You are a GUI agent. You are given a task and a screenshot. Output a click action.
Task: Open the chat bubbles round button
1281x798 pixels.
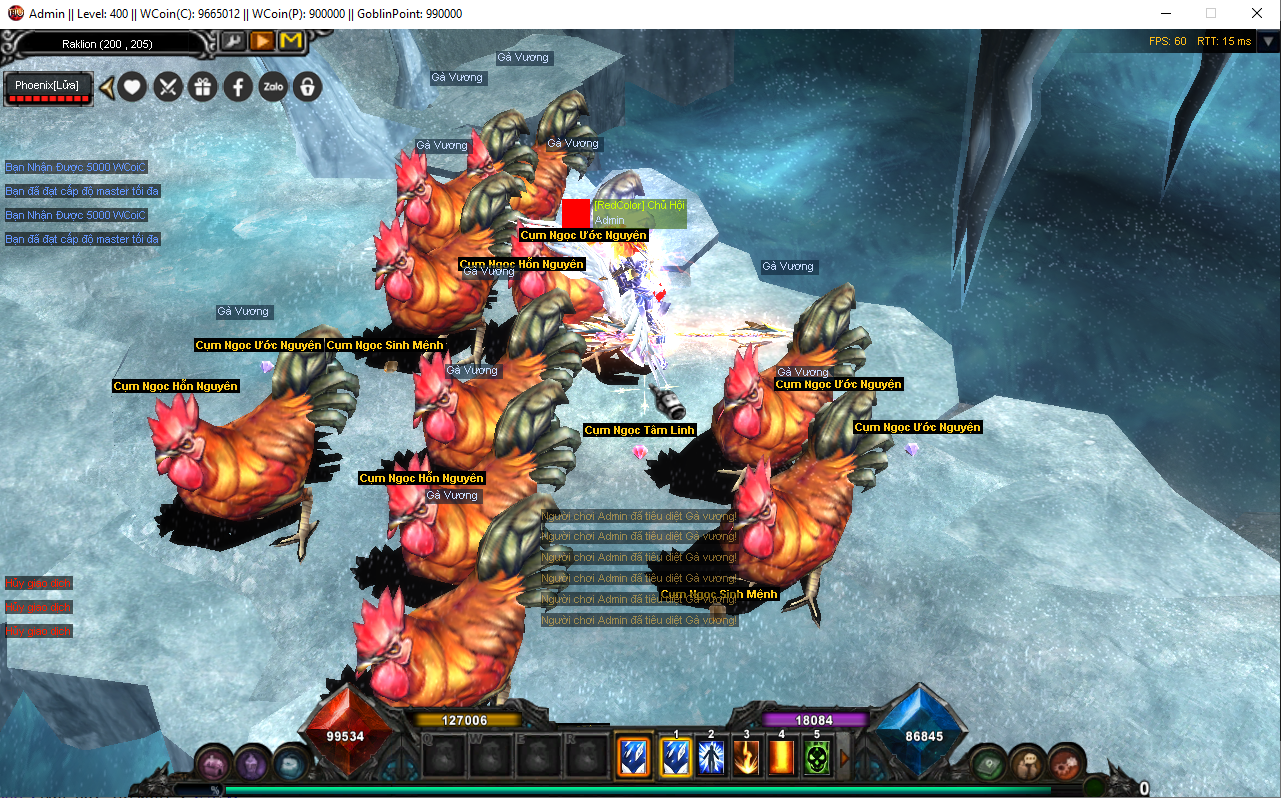coord(1026,765)
